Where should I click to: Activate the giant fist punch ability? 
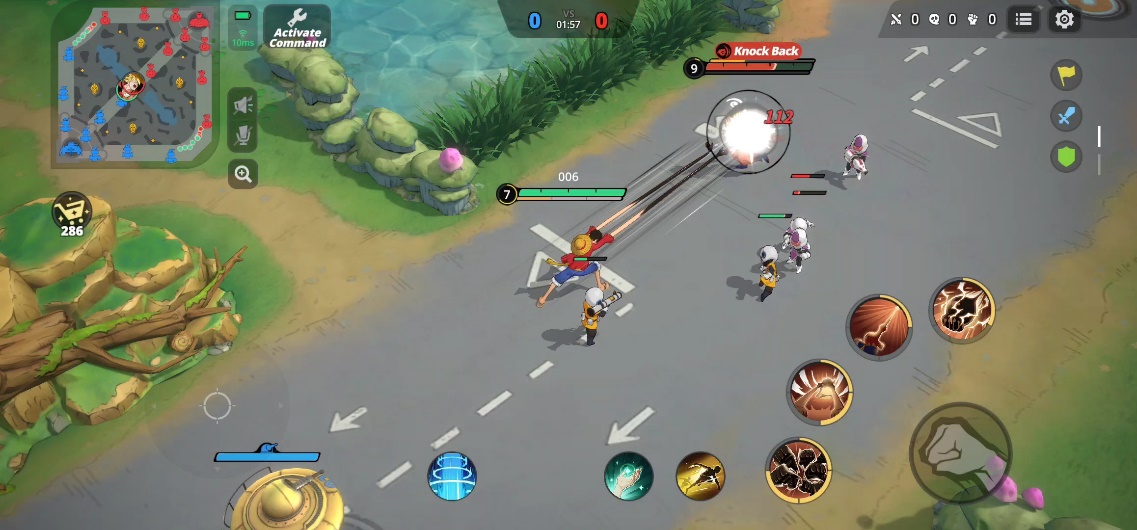(x=819, y=392)
